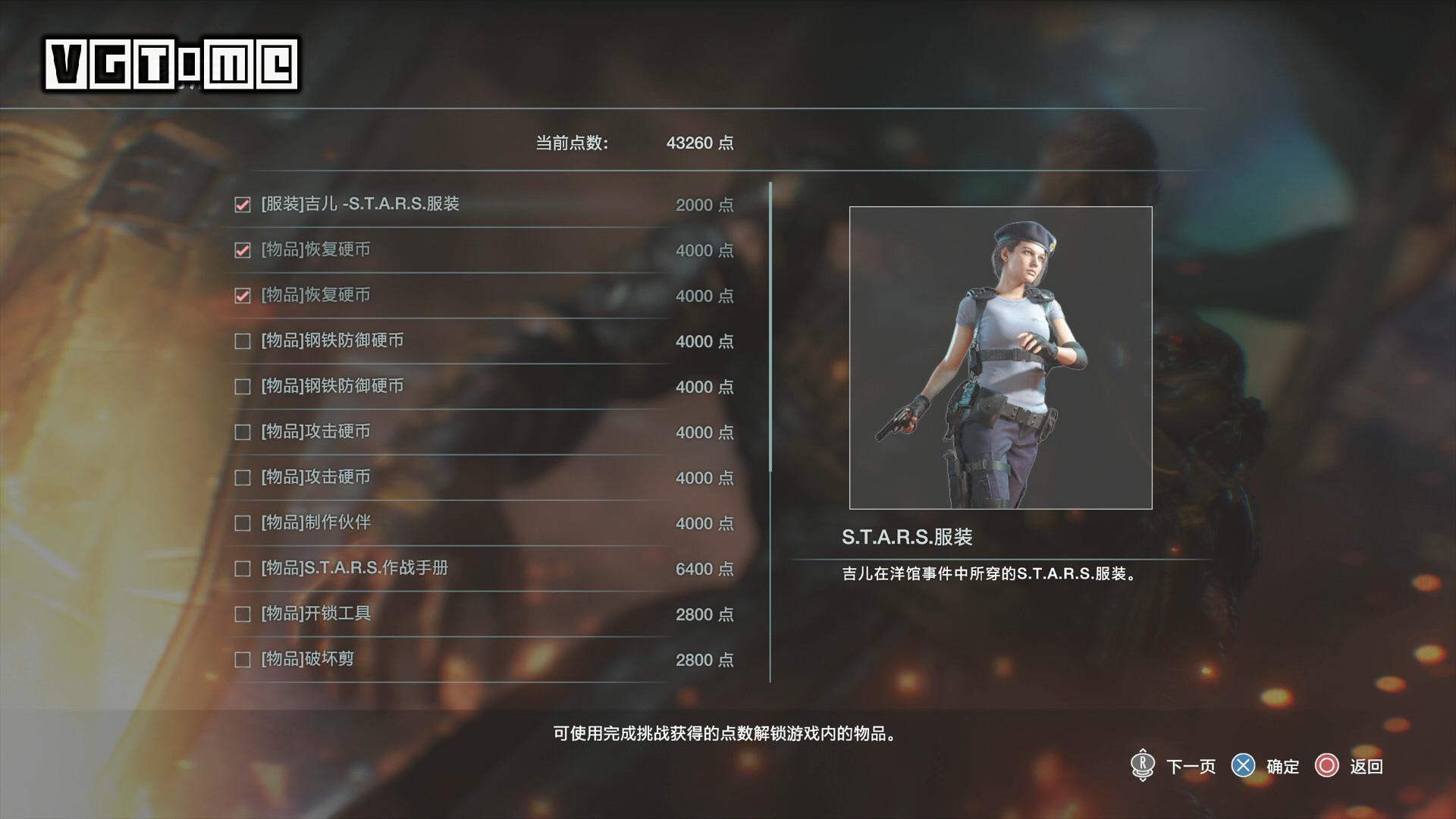Check the first 钢铁防御硬币 item
1456x819 pixels.
coord(242,340)
